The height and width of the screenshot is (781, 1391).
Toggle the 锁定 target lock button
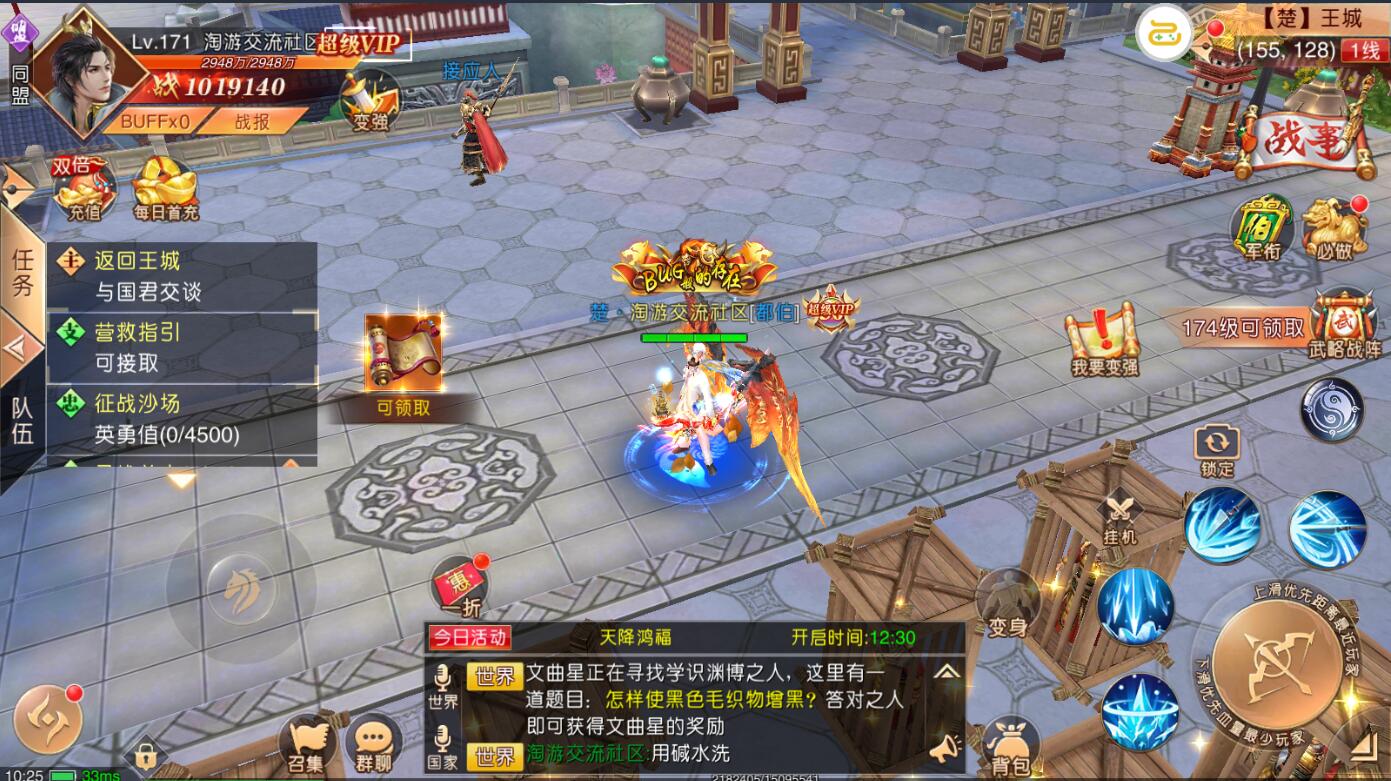click(x=1217, y=451)
